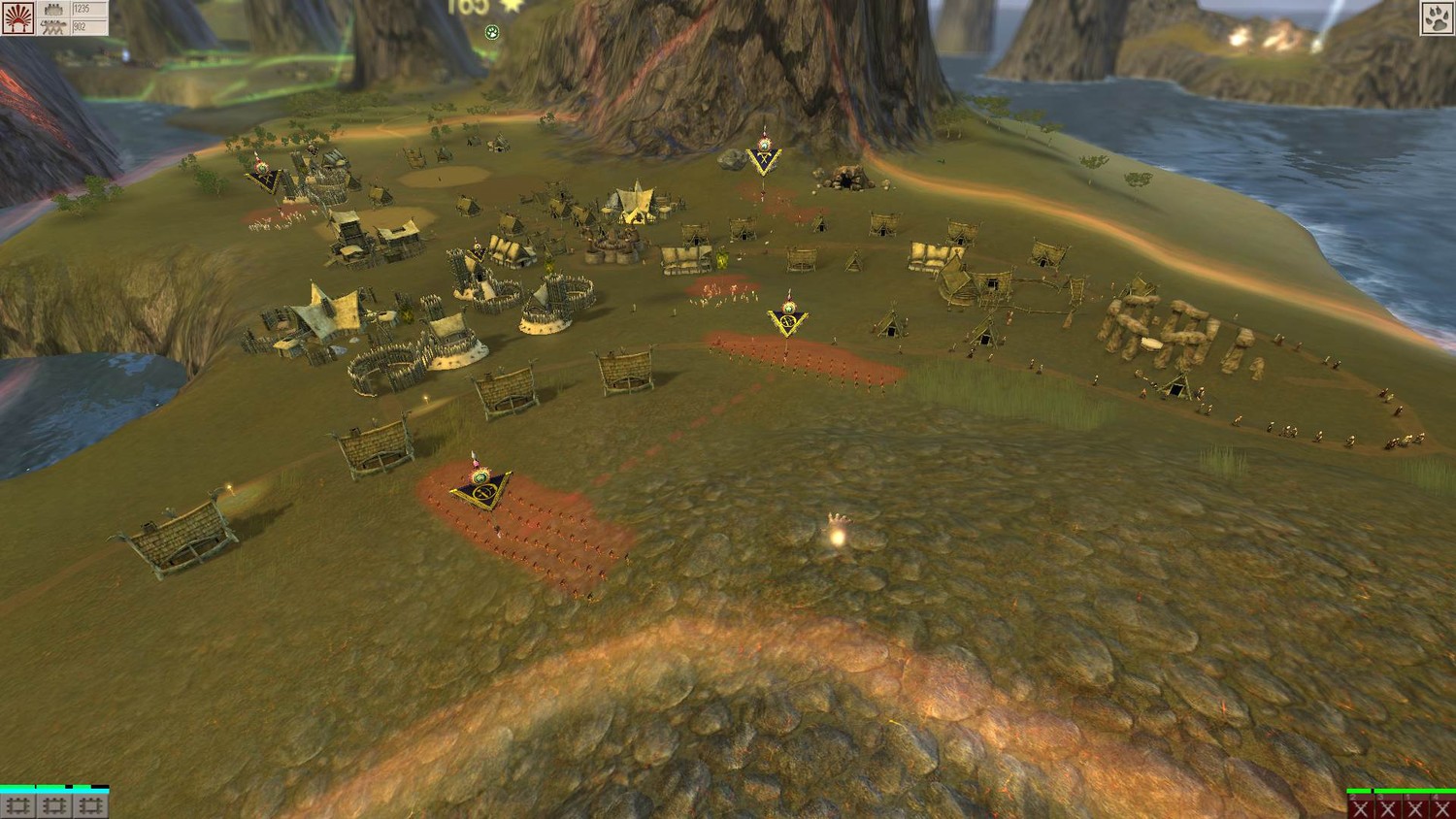Open the paw print menu button
The width and height of the screenshot is (1456, 819).
[1437, 18]
